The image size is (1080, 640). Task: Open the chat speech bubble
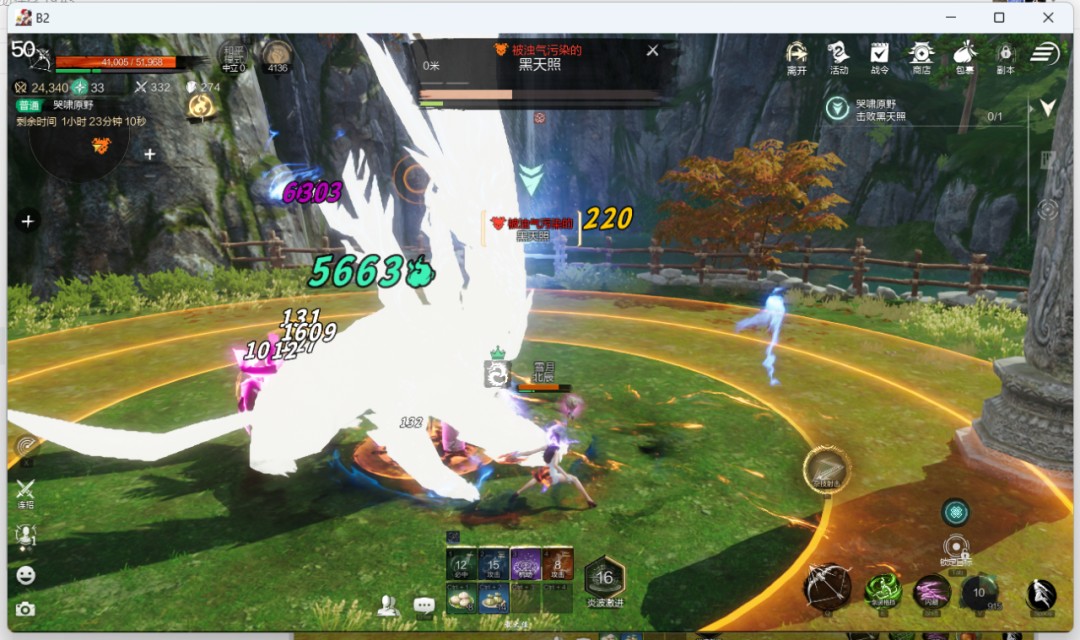tap(424, 606)
